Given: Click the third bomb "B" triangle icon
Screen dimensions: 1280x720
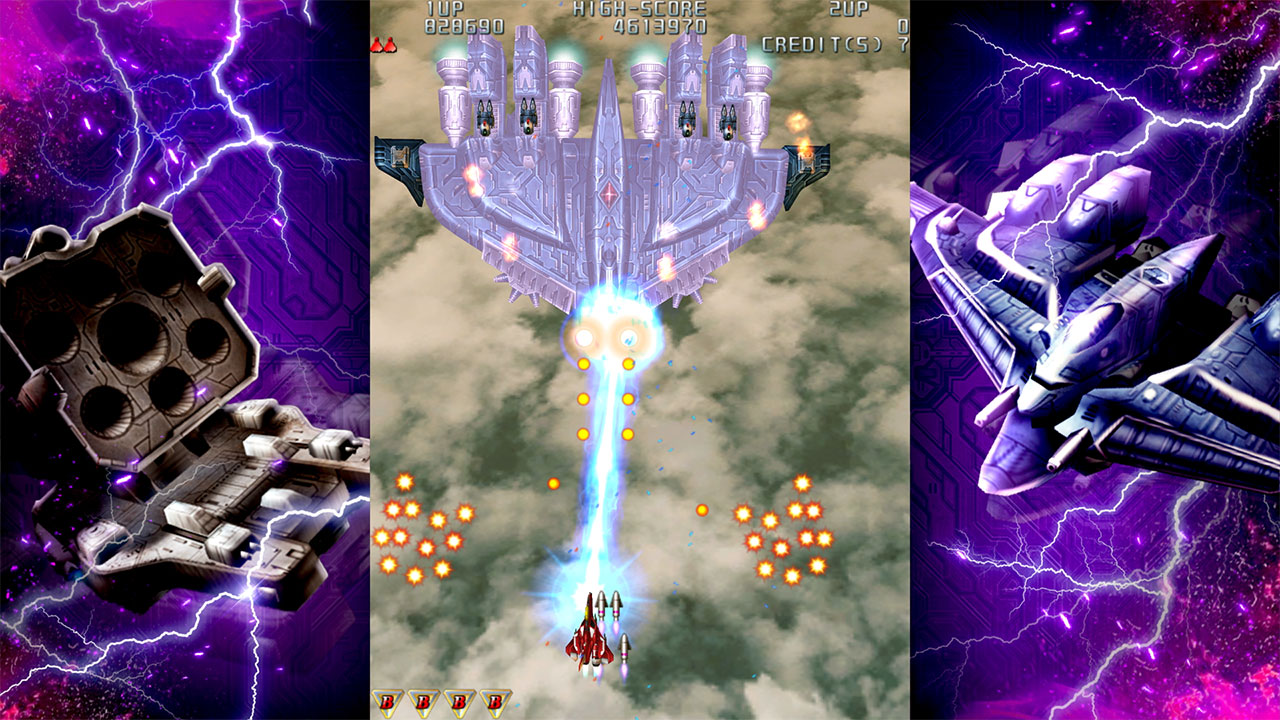Looking at the screenshot, I should (460, 700).
